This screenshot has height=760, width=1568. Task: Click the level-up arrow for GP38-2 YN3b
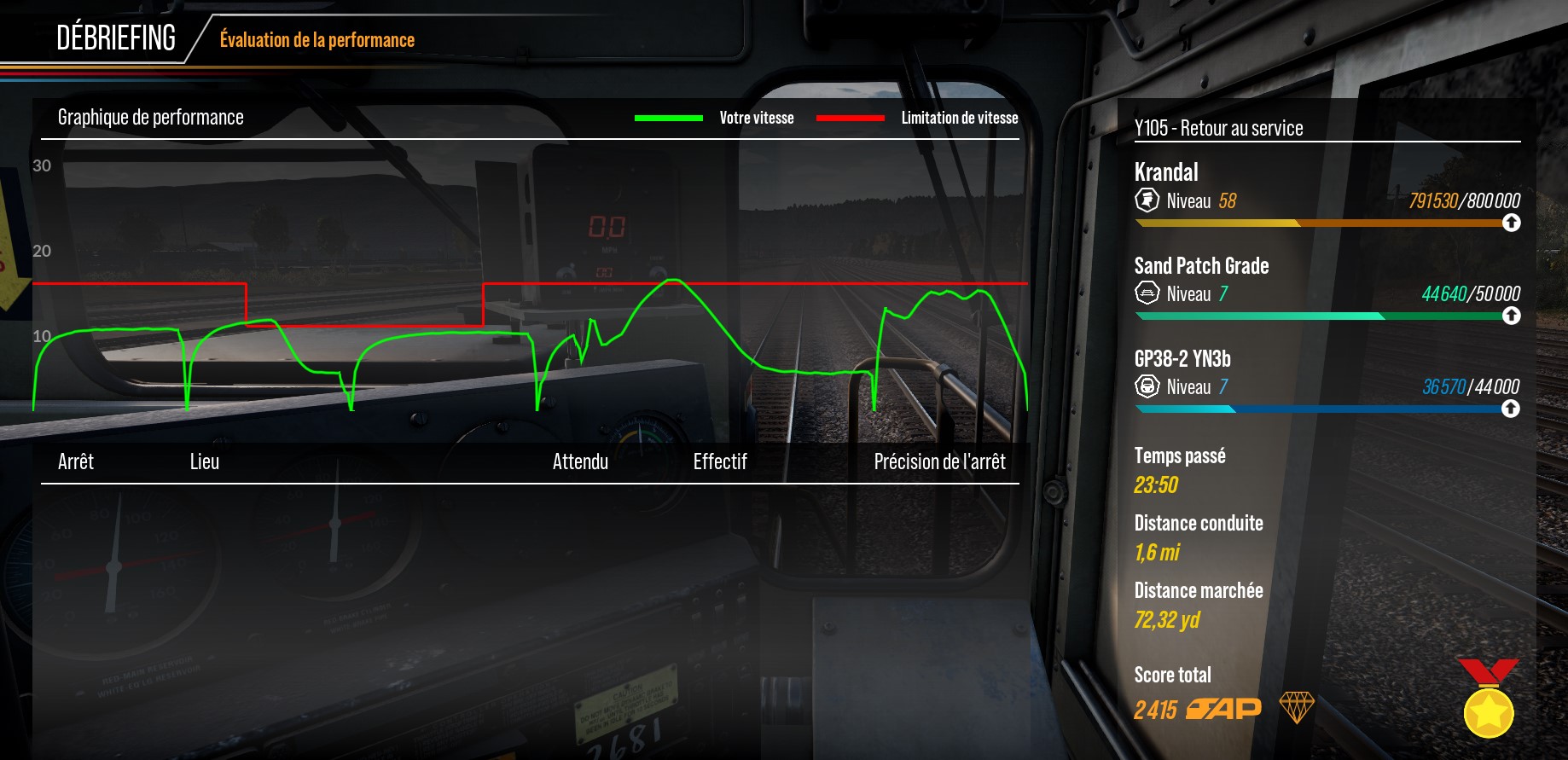point(1511,409)
